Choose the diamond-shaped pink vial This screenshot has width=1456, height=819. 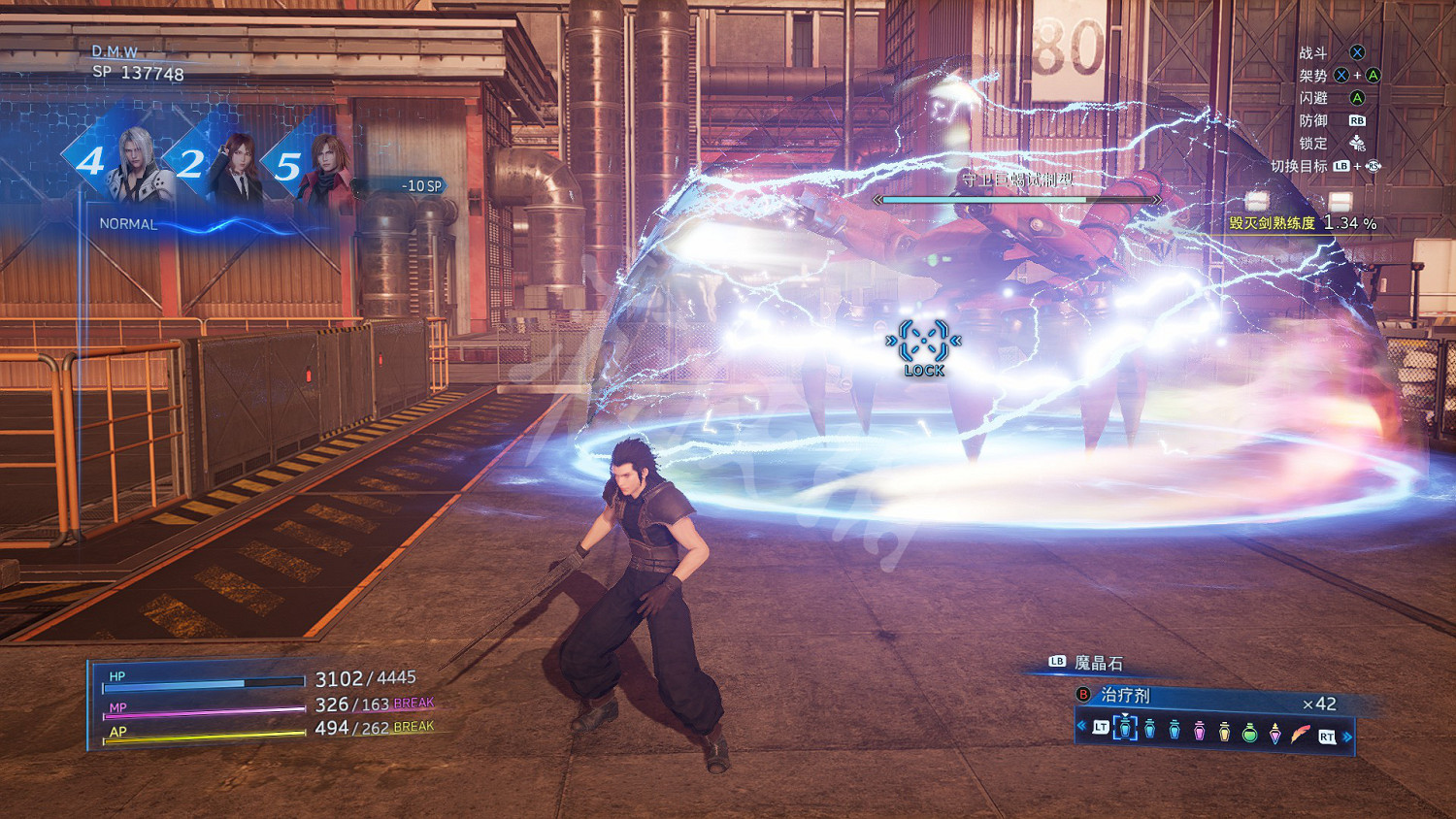pos(1275,733)
